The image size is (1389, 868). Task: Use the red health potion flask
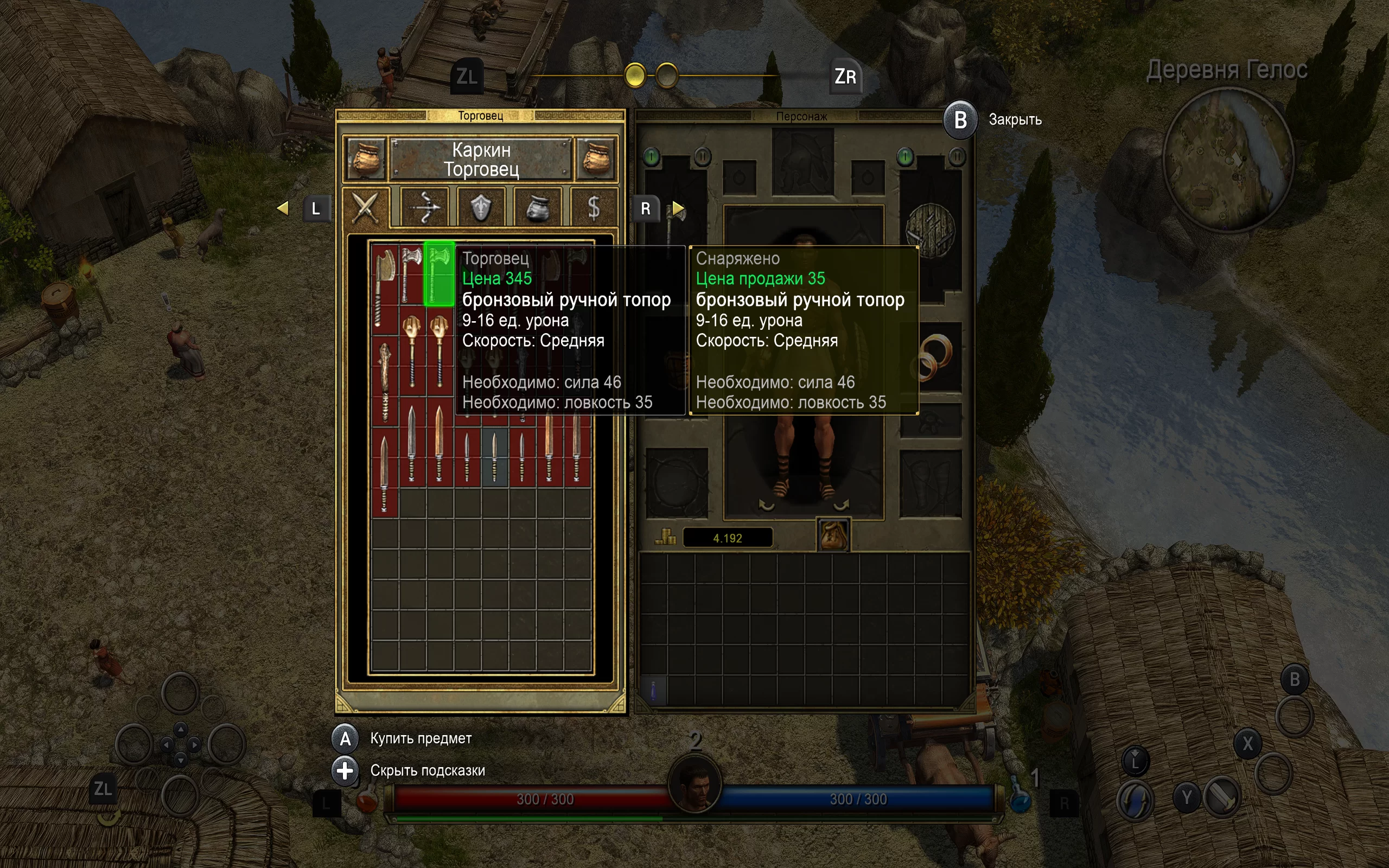coord(367,800)
